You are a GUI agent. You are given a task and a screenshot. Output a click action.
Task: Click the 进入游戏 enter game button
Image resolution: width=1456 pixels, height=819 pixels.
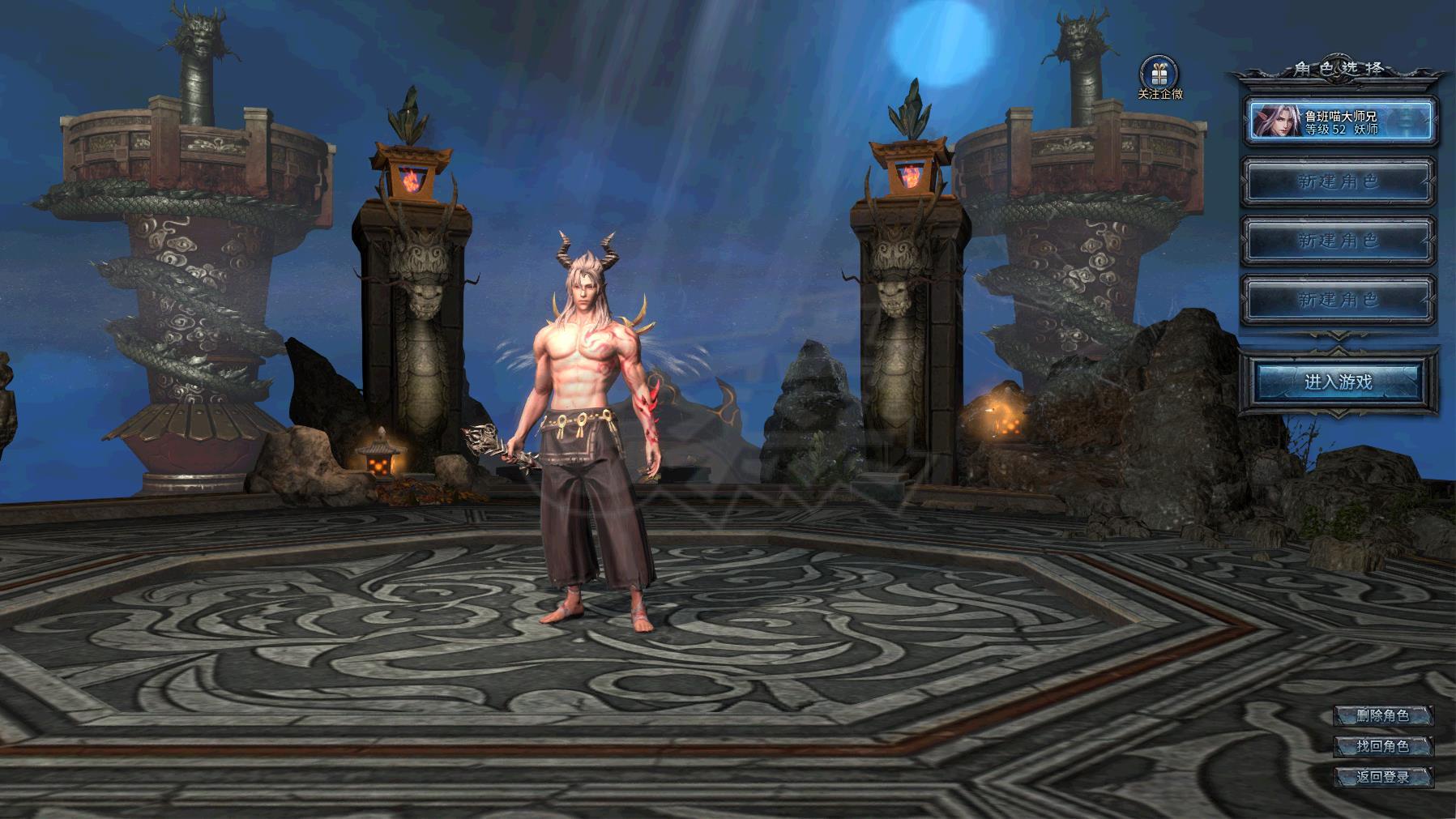coord(1338,382)
